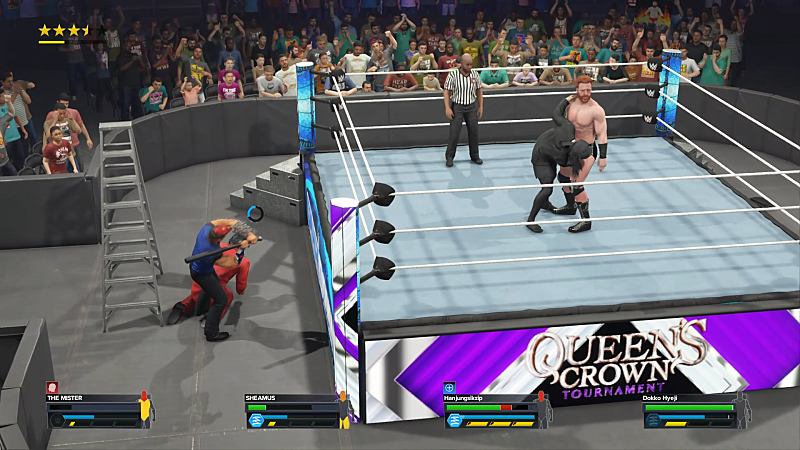This screenshot has height=450, width=800.
Task: Click the blue player icon above Hanjungskzip
Action: 450,387
